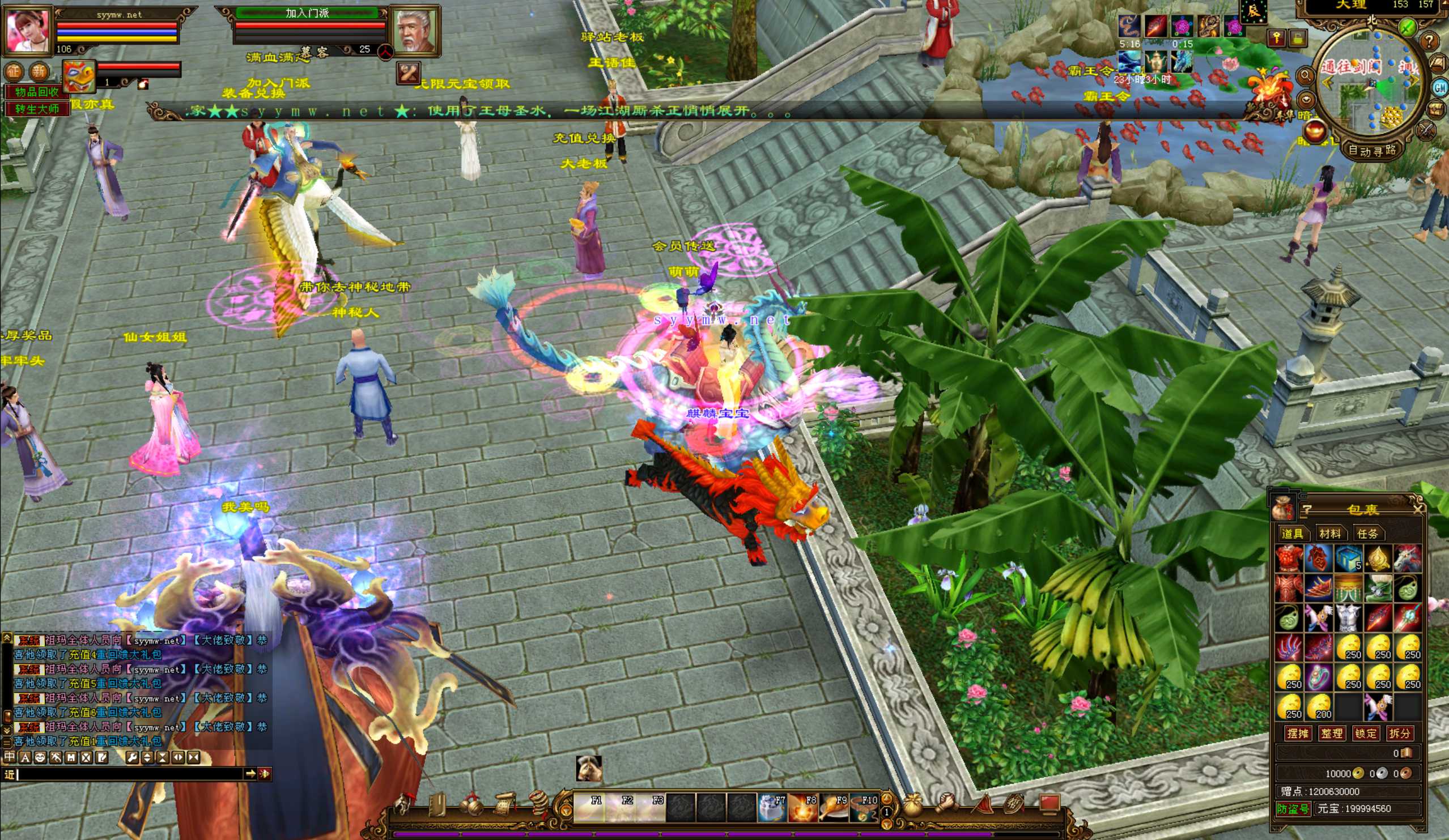
Task: Activate 自动寻路 auto-pathfinding
Action: tap(1372, 151)
